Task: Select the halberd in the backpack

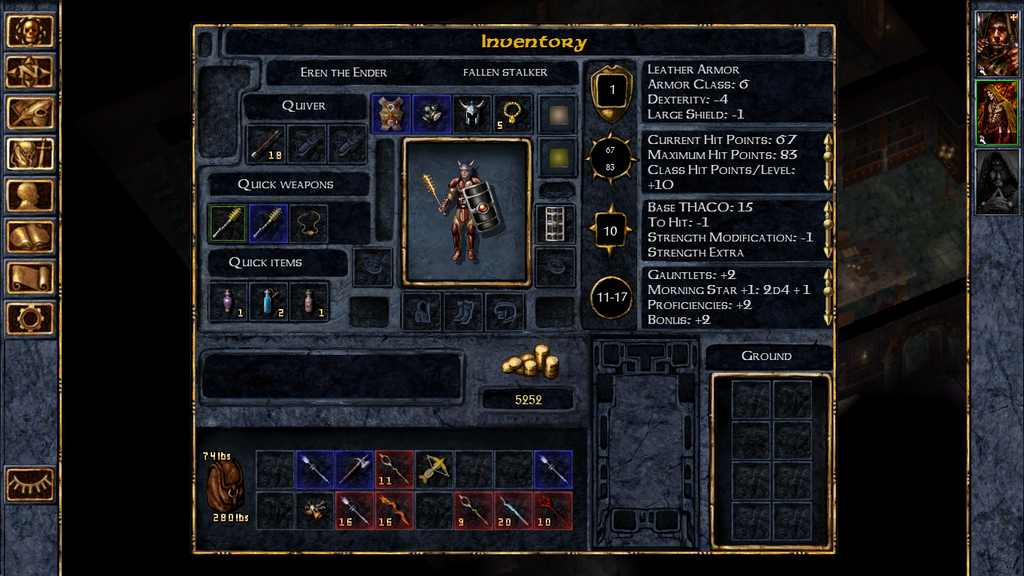Action: [x=354, y=469]
